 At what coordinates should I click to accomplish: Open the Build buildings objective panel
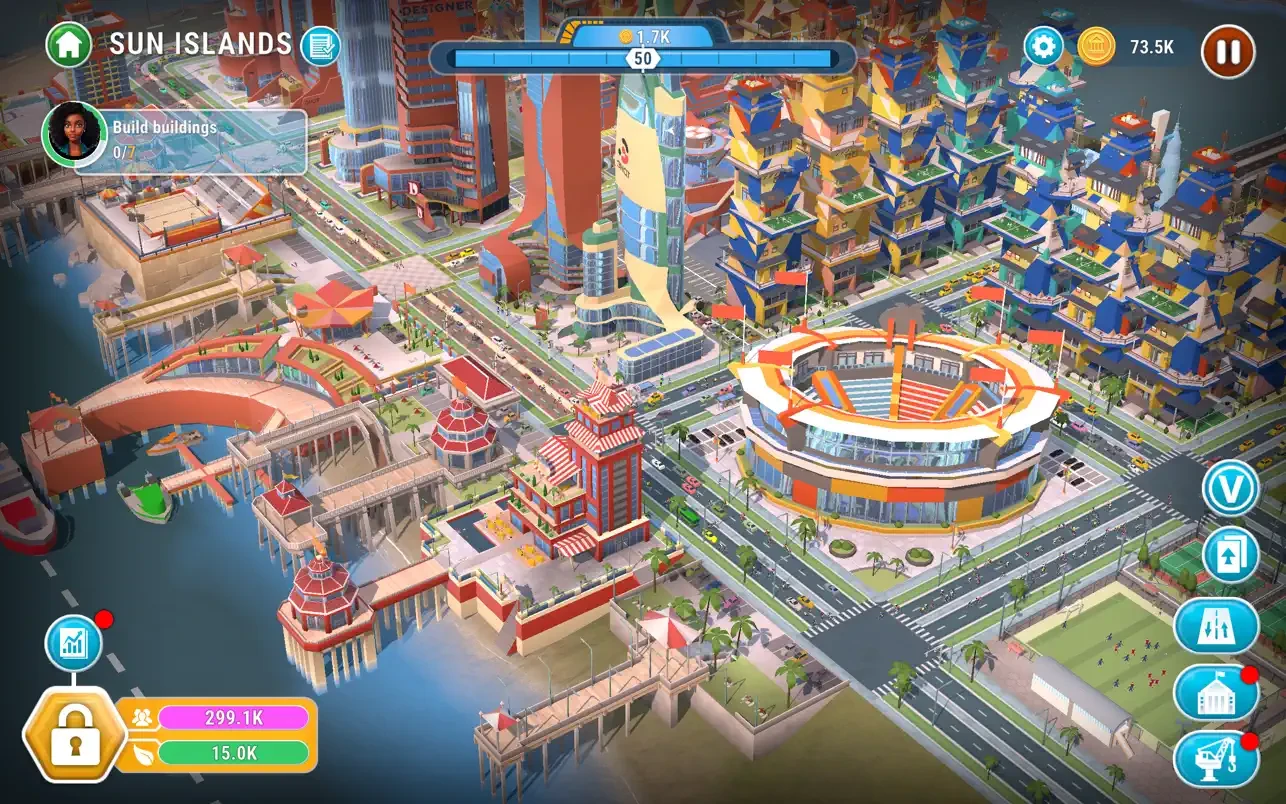point(190,140)
